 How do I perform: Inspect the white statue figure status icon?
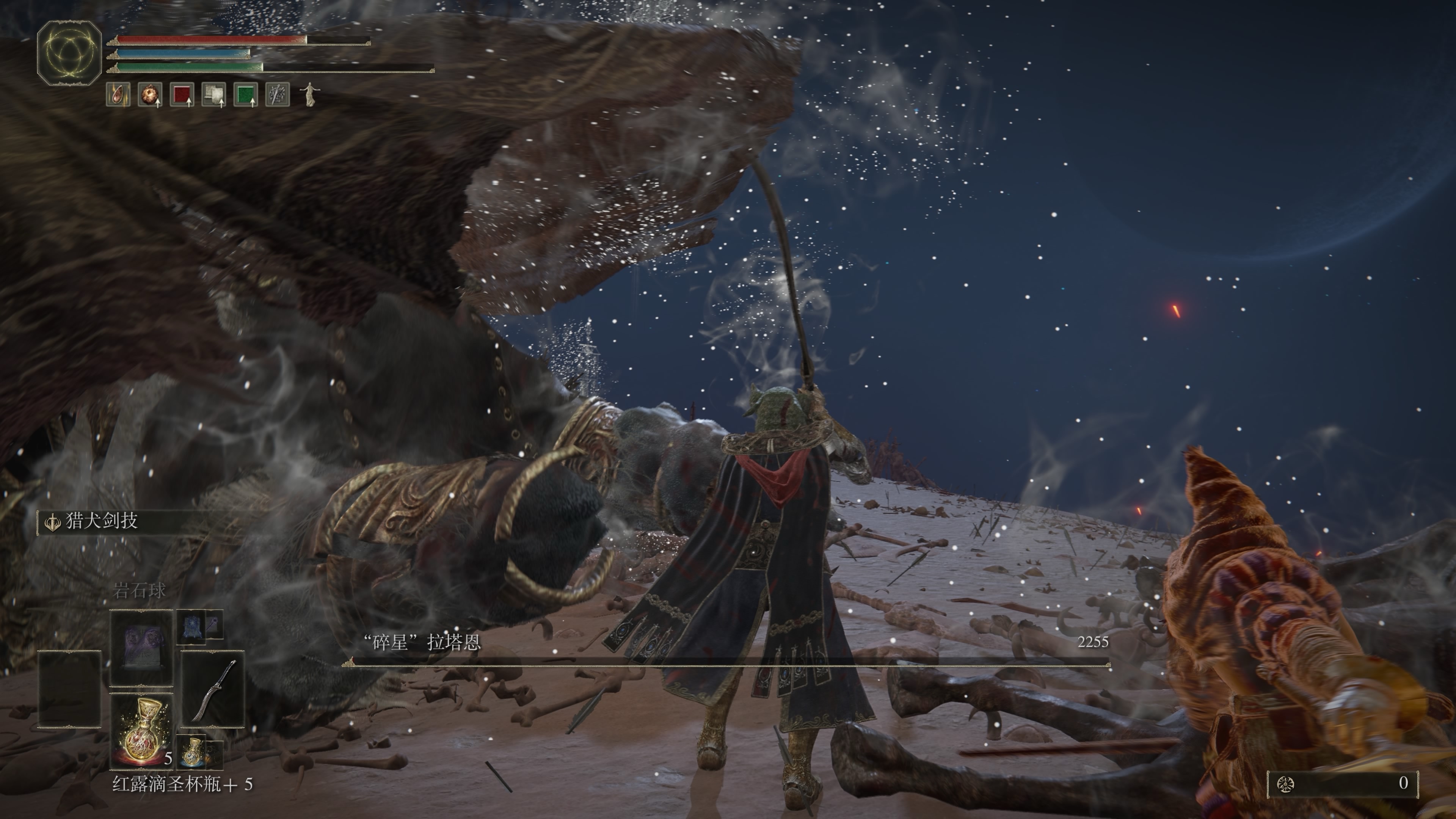(309, 94)
